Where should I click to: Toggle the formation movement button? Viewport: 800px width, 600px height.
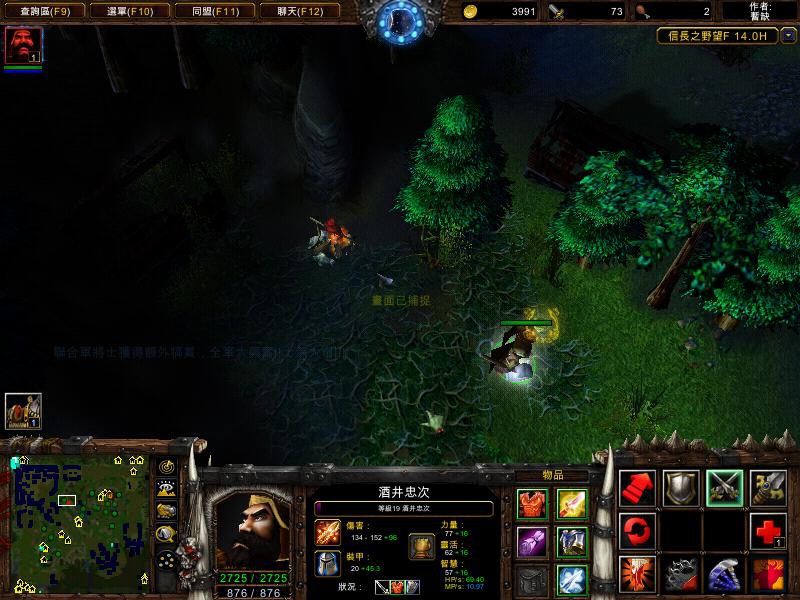(167, 560)
